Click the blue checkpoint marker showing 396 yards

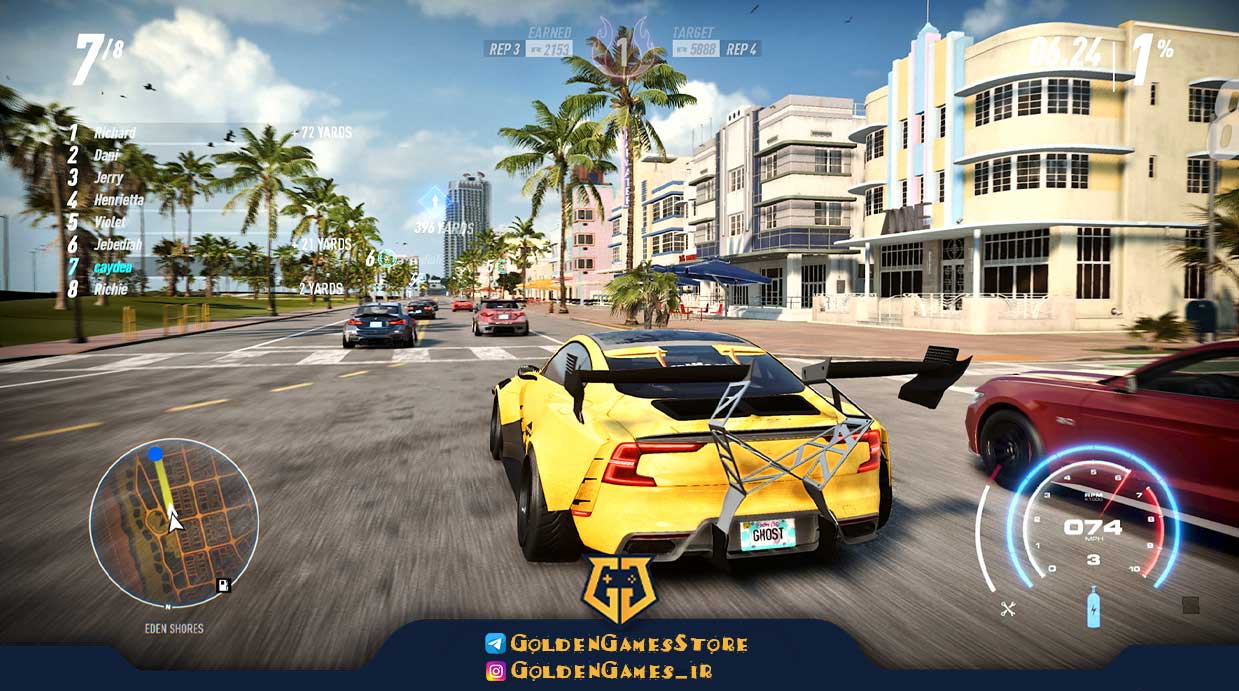pos(433,199)
